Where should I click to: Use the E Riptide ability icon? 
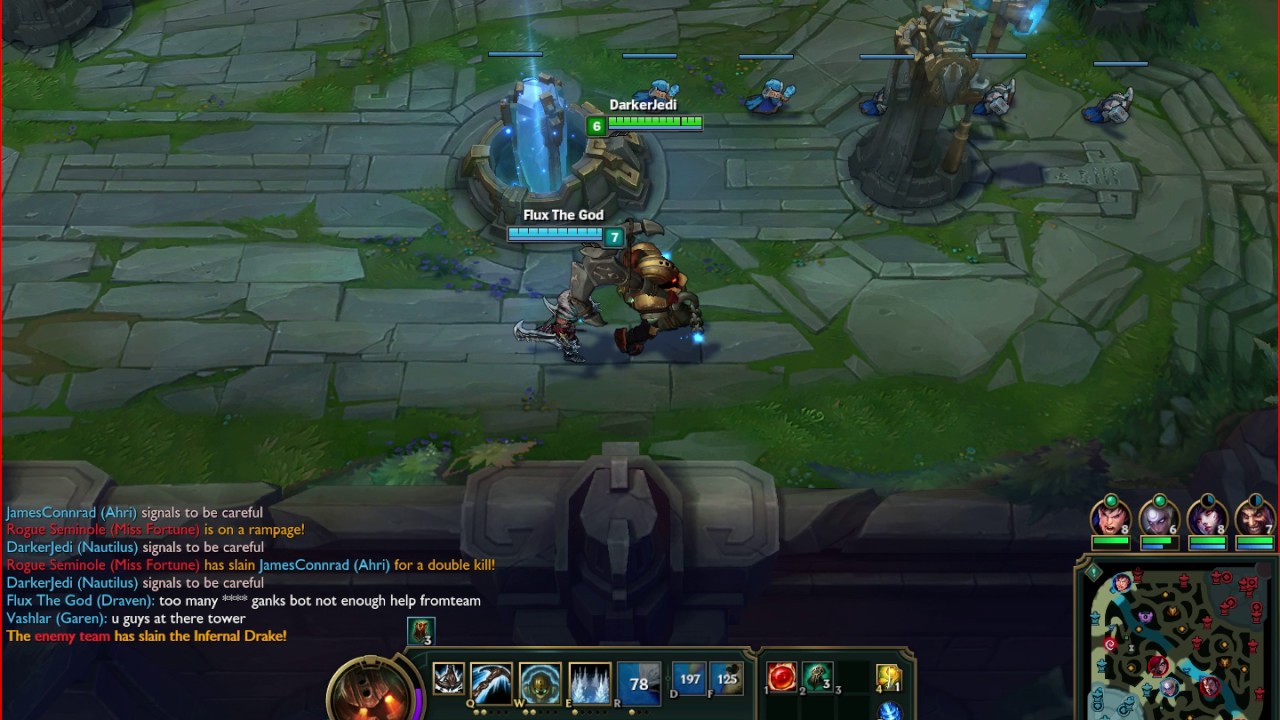(x=590, y=684)
